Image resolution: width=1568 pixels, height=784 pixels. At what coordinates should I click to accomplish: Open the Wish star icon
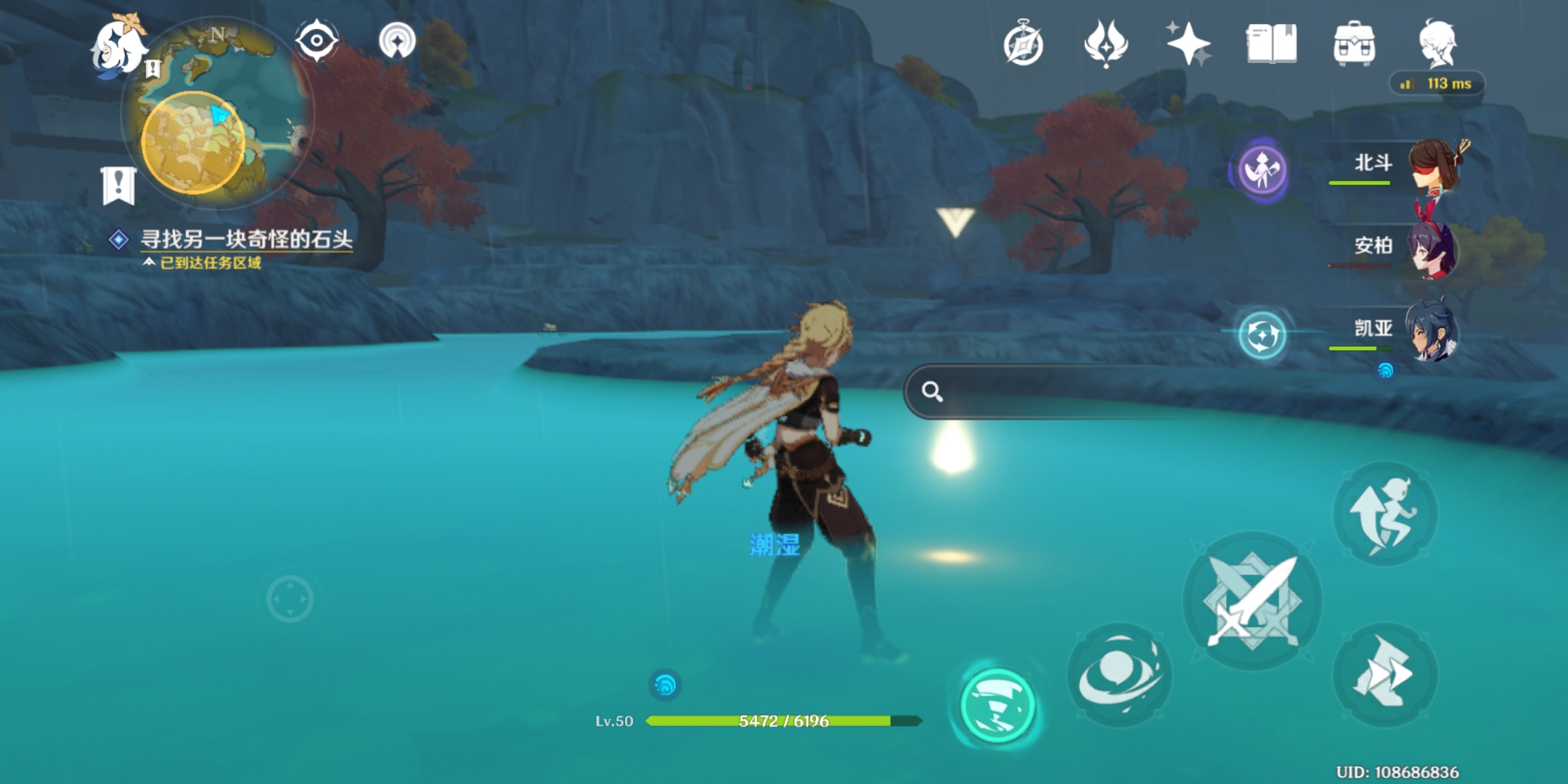[x=1188, y=44]
